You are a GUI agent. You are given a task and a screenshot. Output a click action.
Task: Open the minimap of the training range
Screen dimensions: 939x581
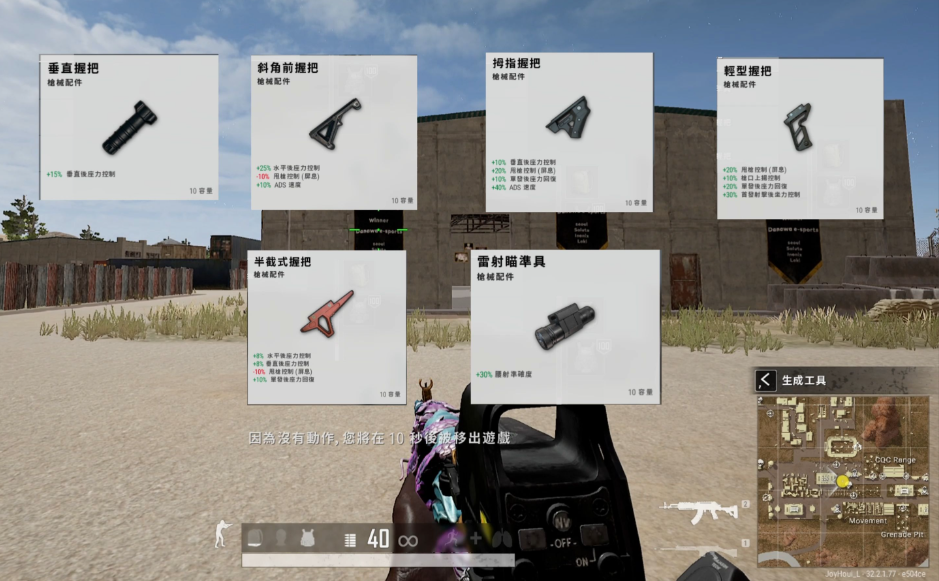(843, 480)
